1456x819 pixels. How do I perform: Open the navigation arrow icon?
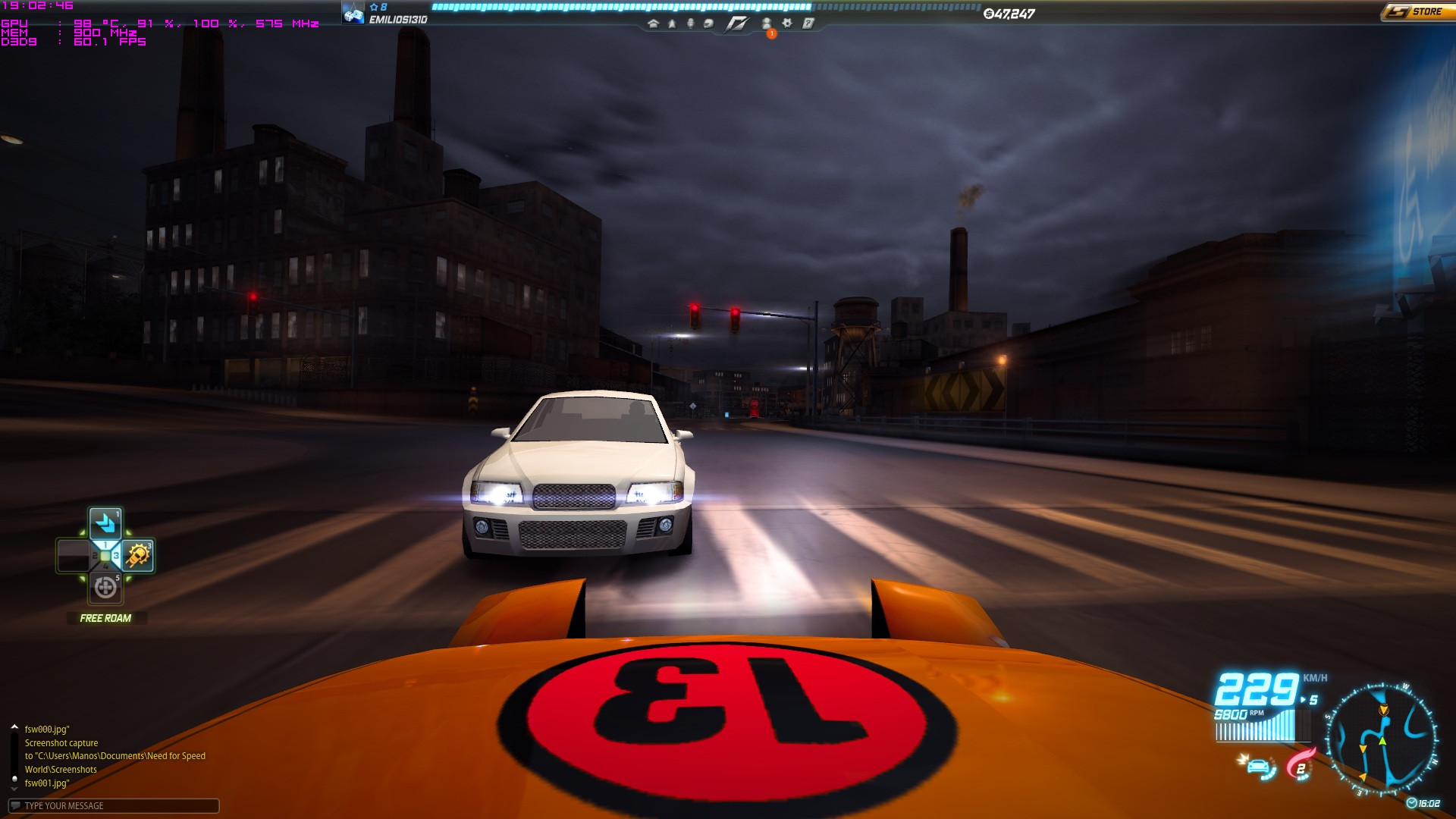672,24
